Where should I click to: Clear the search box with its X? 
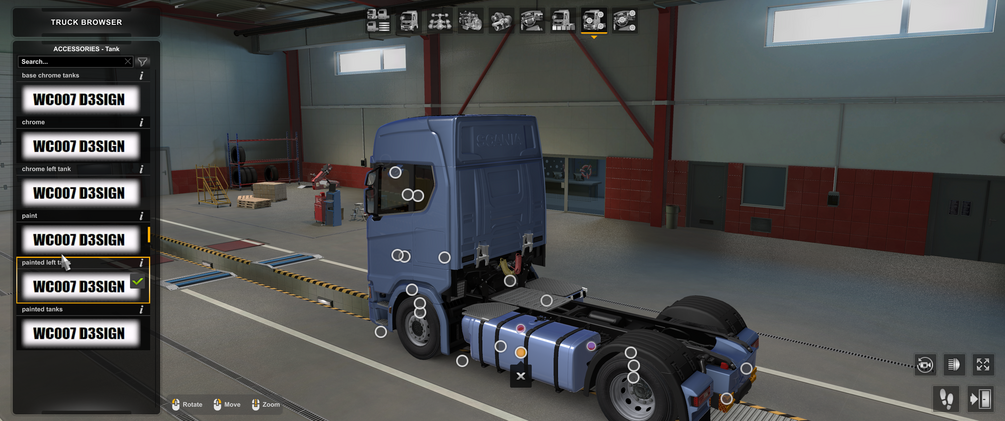tap(128, 62)
